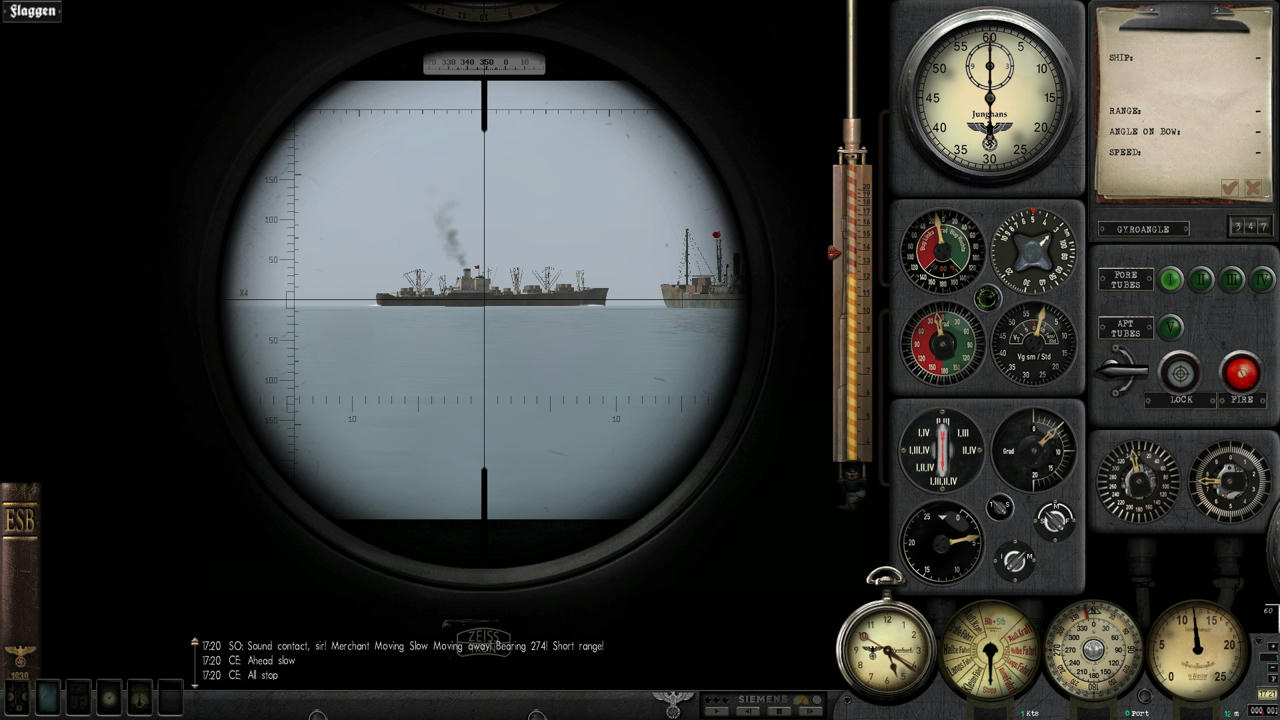The height and width of the screenshot is (720, 1280).
Task: Start the Junghans stopwatch
Action: 990,95
